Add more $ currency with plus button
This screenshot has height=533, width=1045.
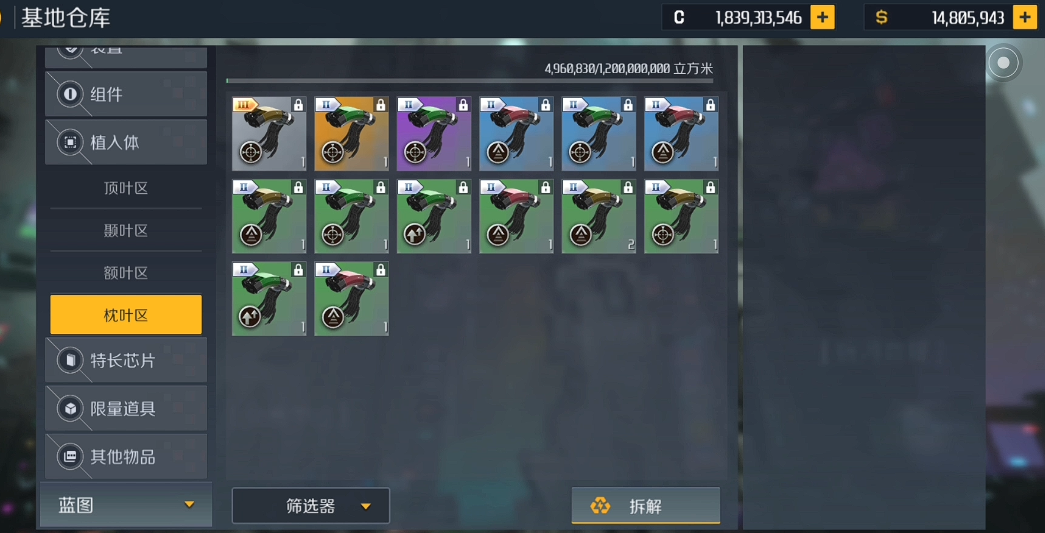point(1024,17)
